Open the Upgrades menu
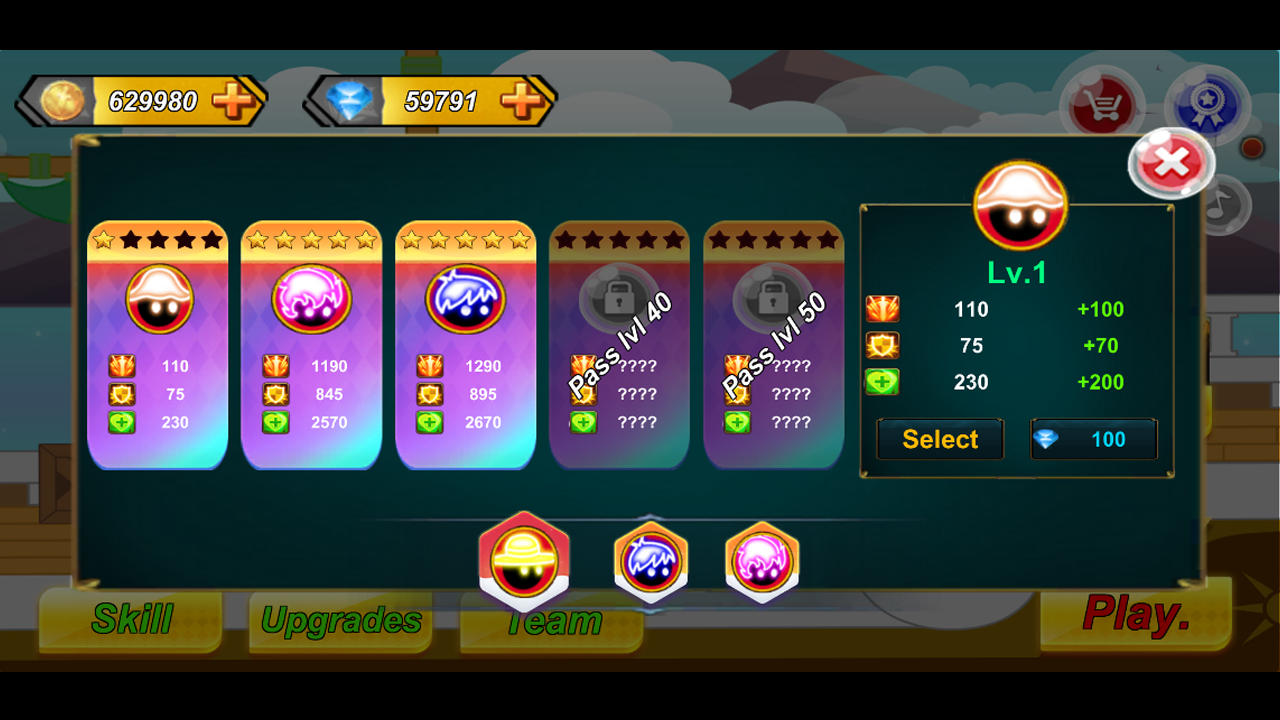This screenshot has width=1280, height=720. [341, 621]
